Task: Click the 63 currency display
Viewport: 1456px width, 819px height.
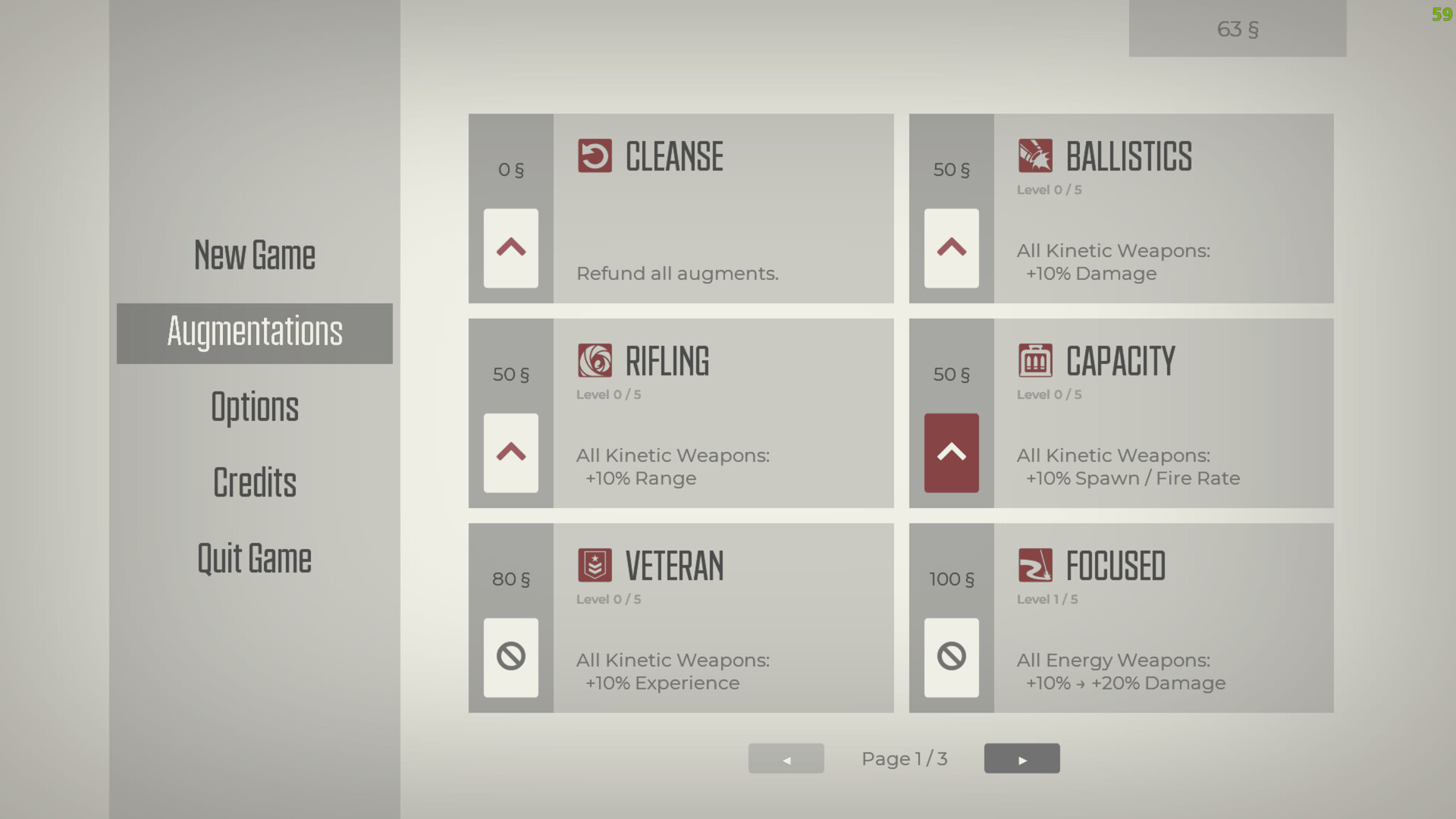Action: click(x=1237, y=29)
